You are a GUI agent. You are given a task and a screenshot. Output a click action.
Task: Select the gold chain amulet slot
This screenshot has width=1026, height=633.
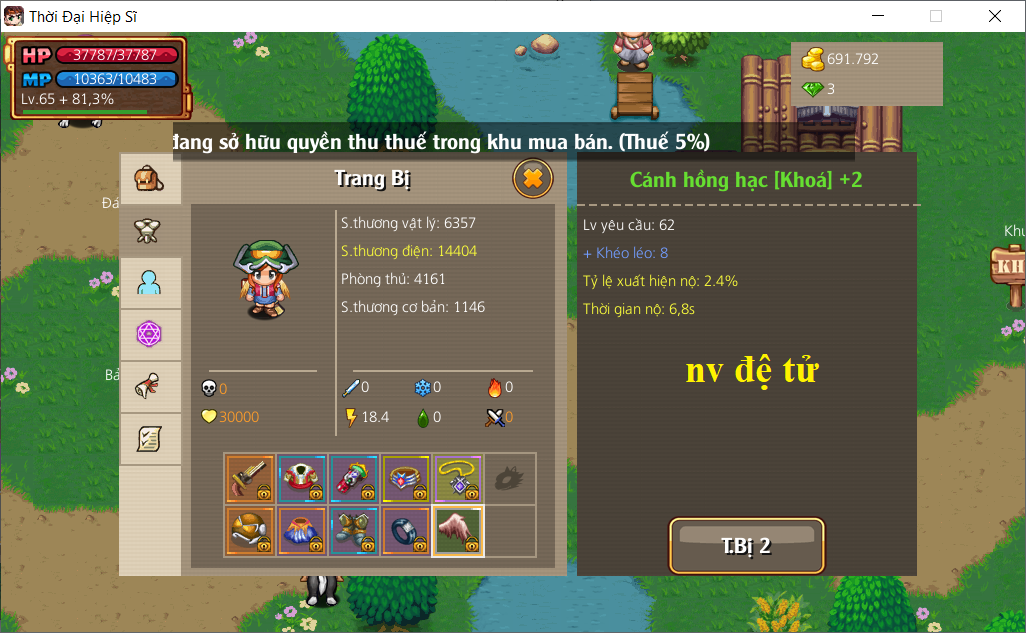(458, 479)
